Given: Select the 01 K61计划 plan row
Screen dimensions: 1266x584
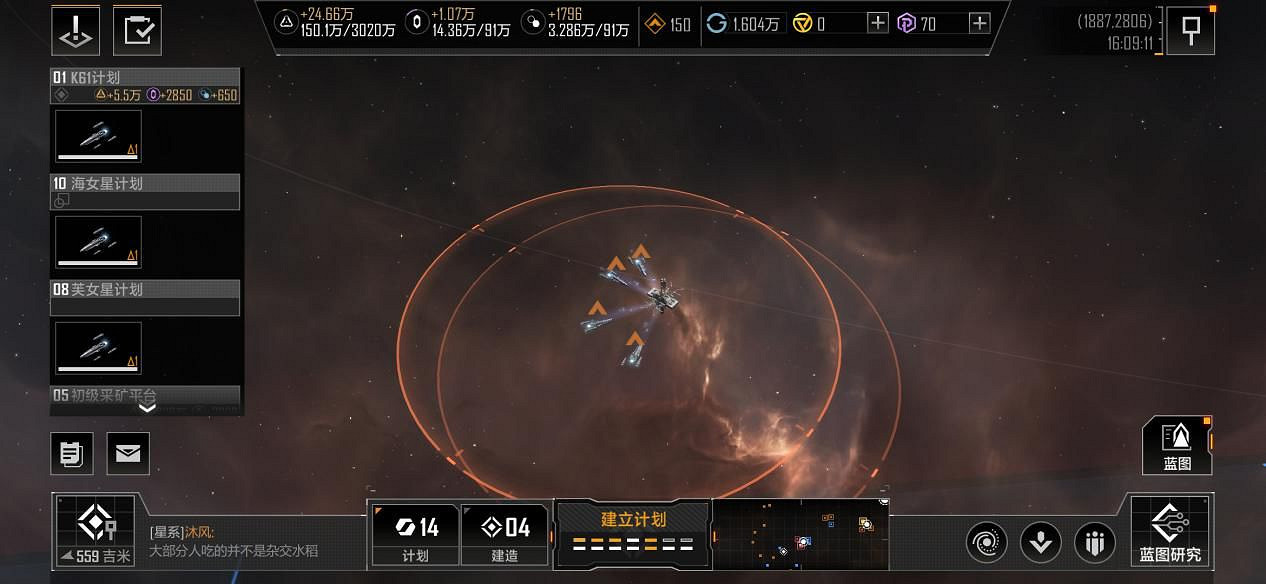Looking at the screenshot, I should tap(145, 78).
